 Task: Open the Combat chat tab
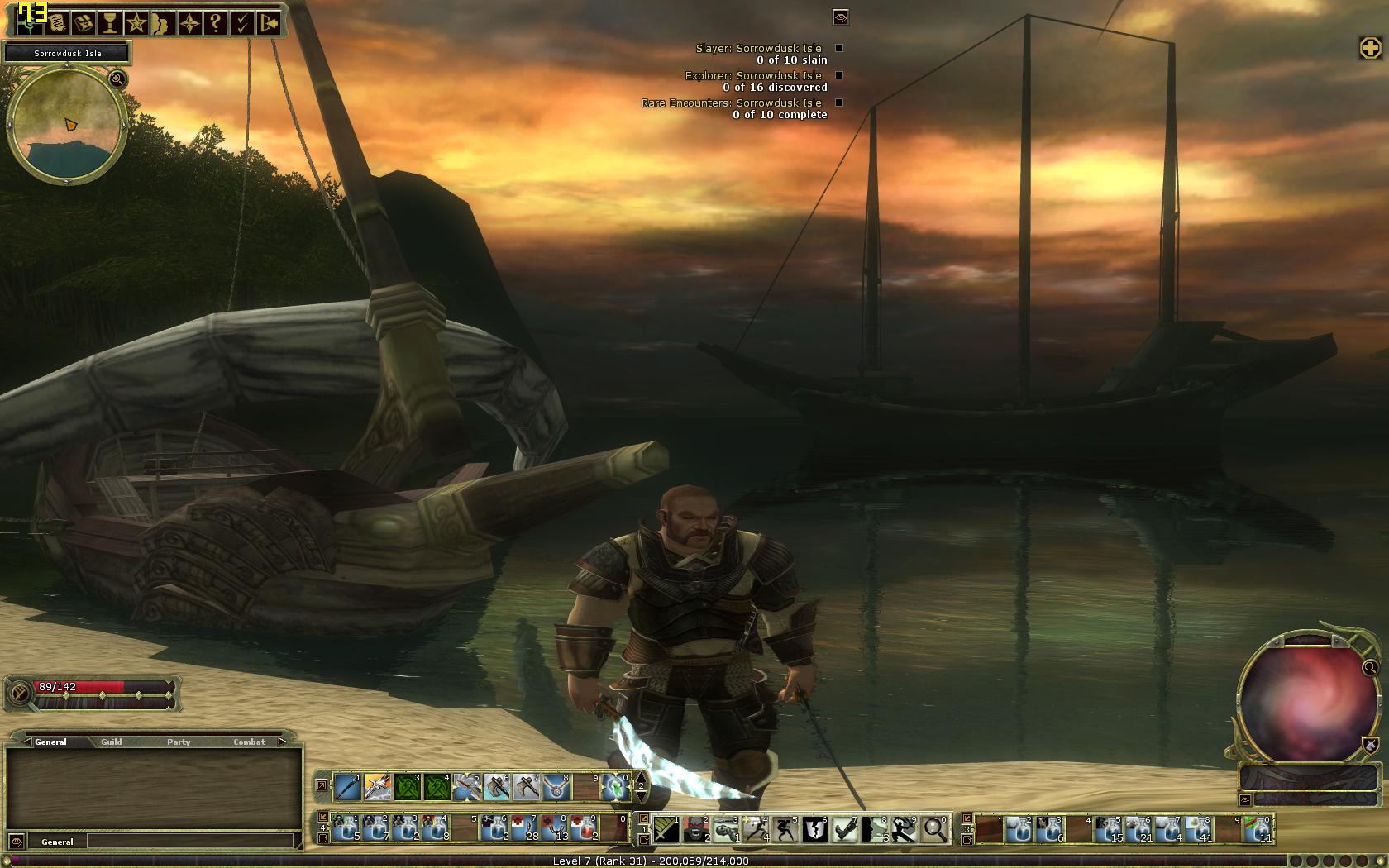coord(249,742)
